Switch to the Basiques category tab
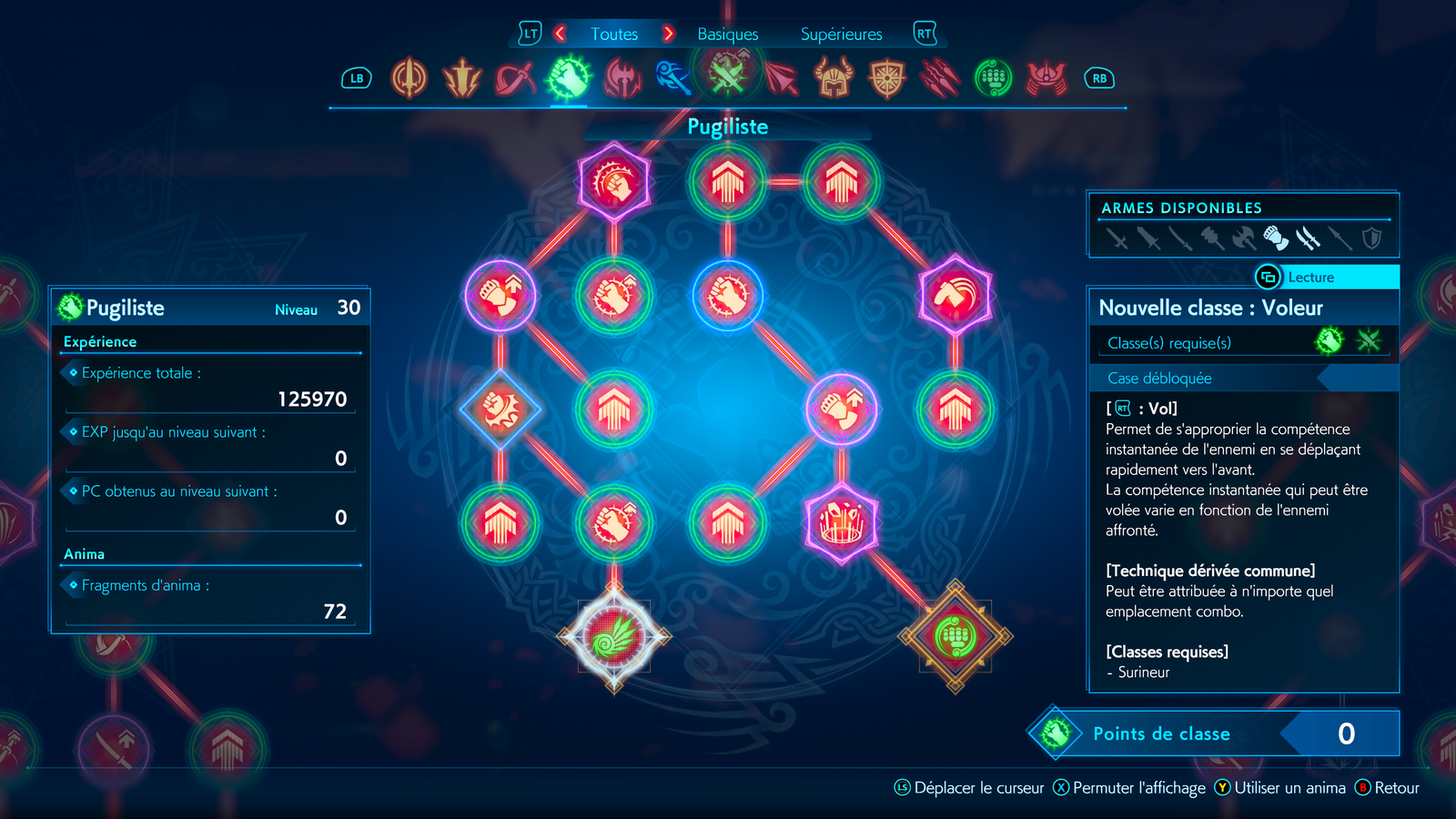 tap(727, 35)
